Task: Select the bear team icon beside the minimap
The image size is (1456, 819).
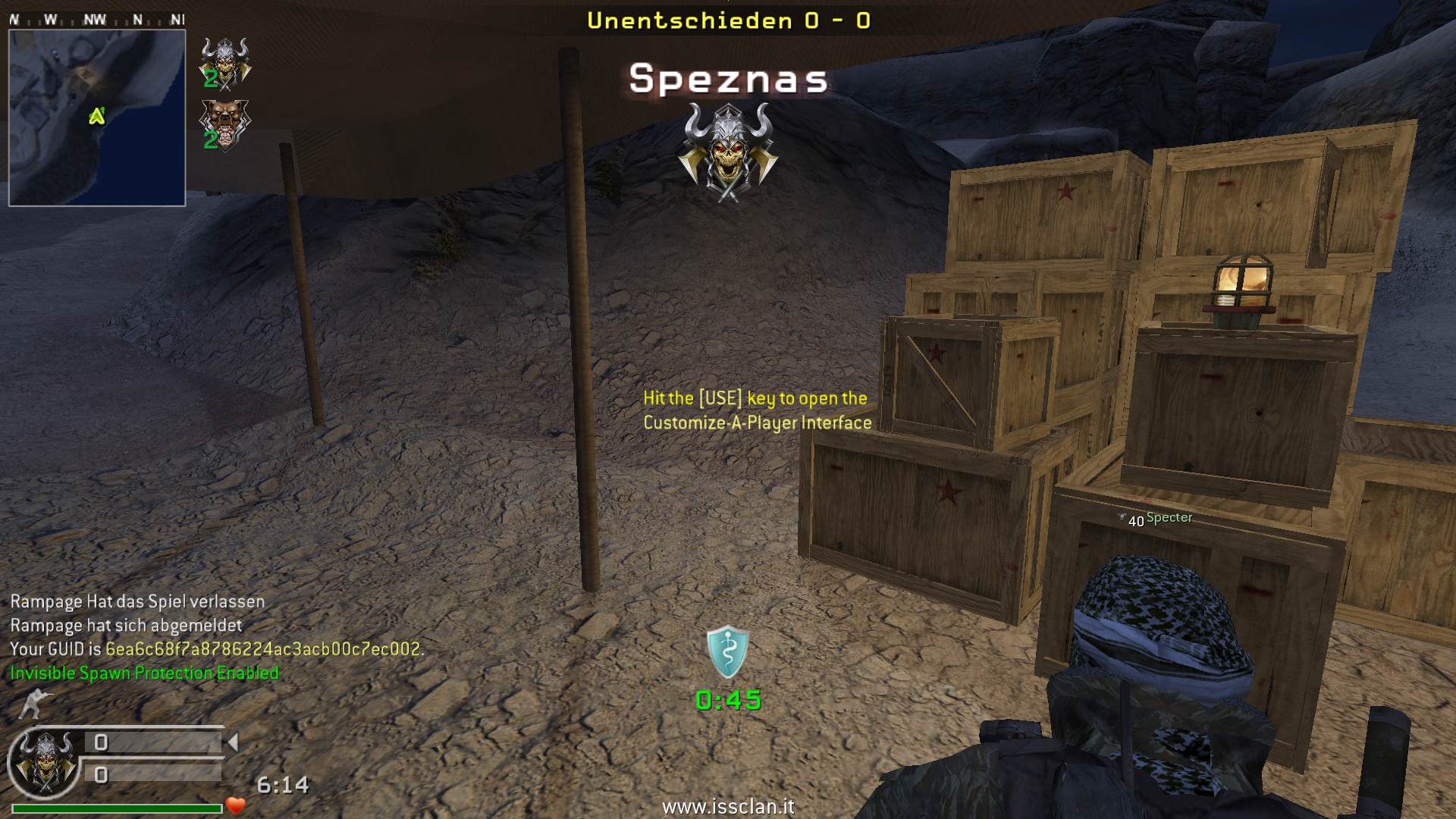Action: click(x=224, y=125)
